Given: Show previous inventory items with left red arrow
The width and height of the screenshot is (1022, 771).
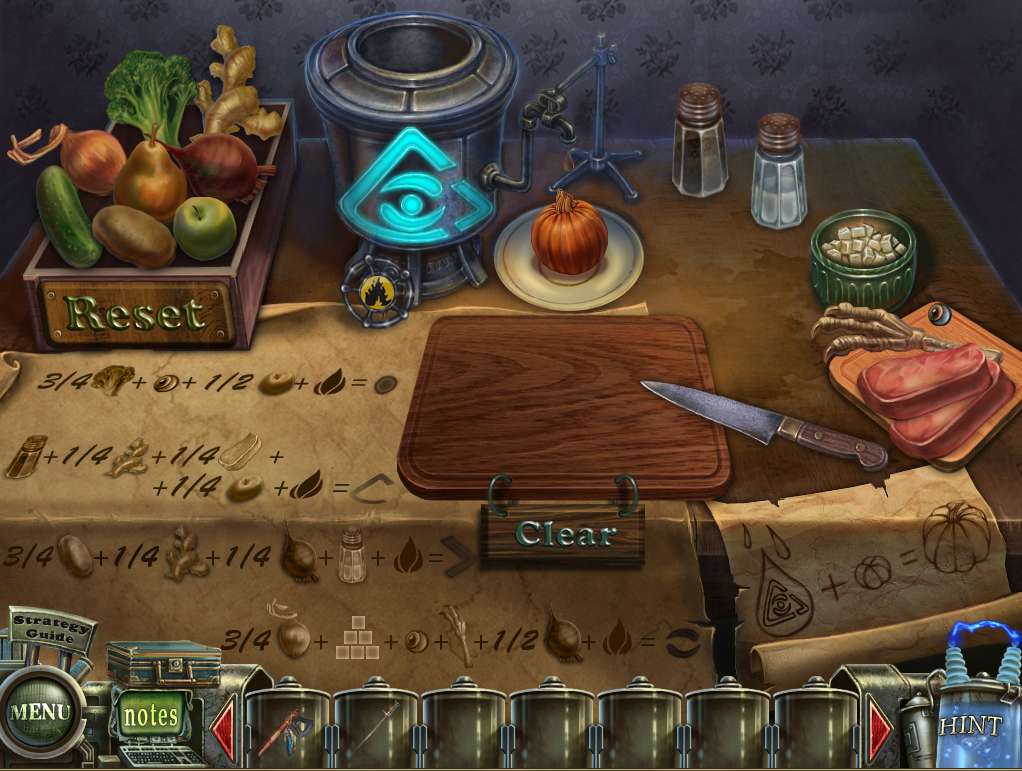Looking at the screenshot, I should pyautogui.click(x=223, y=726).
